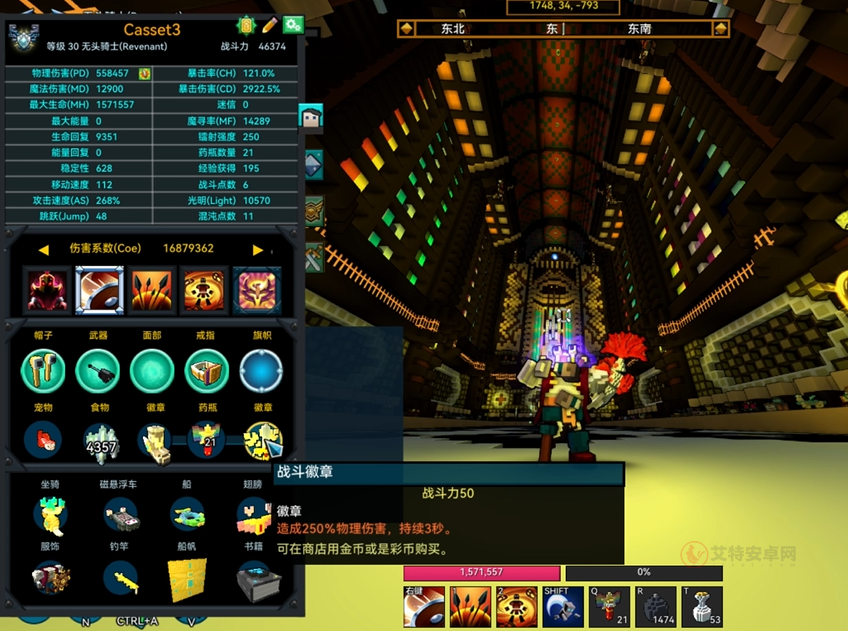Image resolution: width=848 pixels, height=631 pixels.
Task: Select the spear volley skill icon
Action: click(x=152, y=290)
